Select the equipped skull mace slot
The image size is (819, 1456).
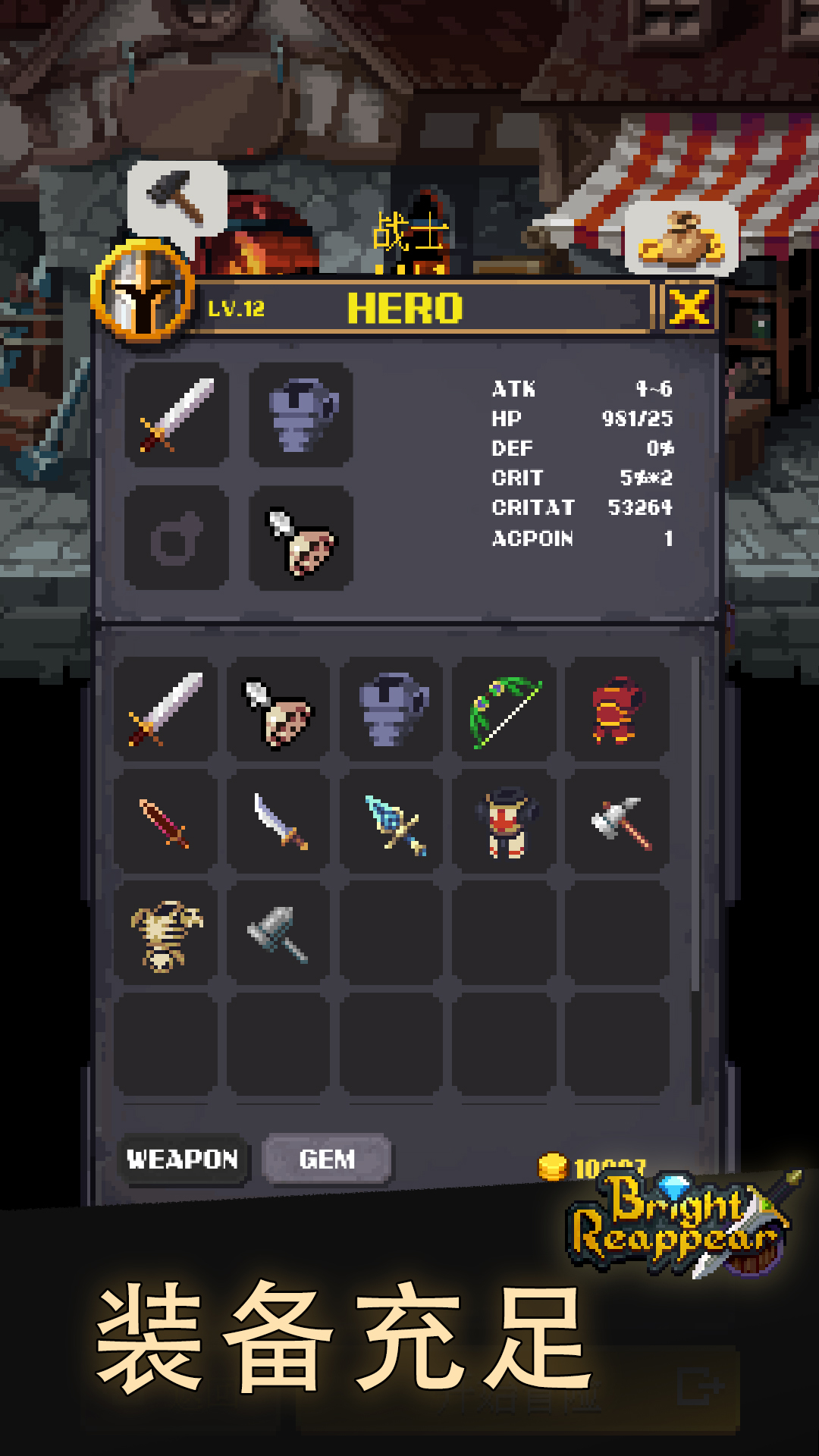(x=301, y=538)
